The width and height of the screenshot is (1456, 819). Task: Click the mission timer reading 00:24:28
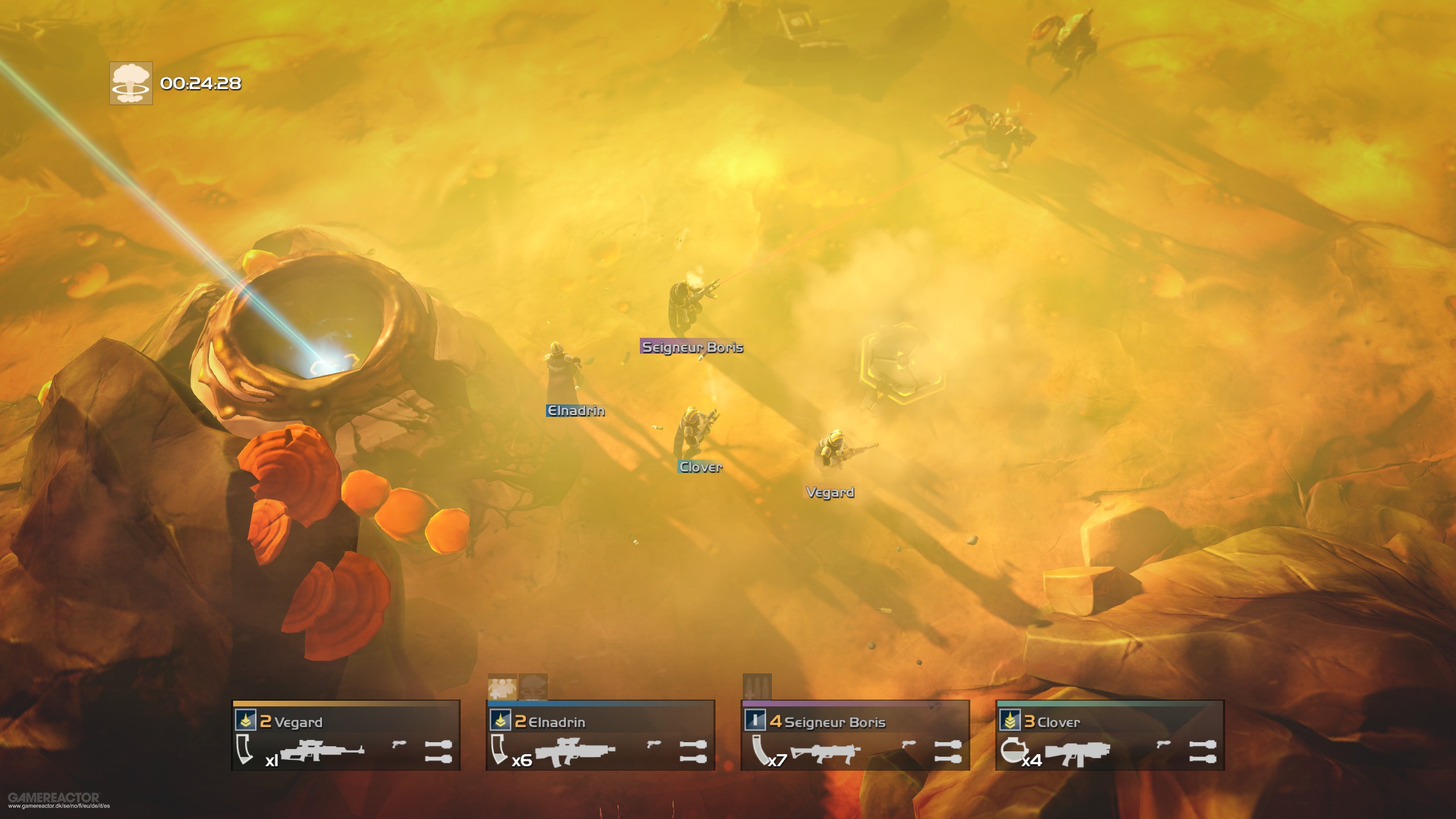(x=200, y=84)
